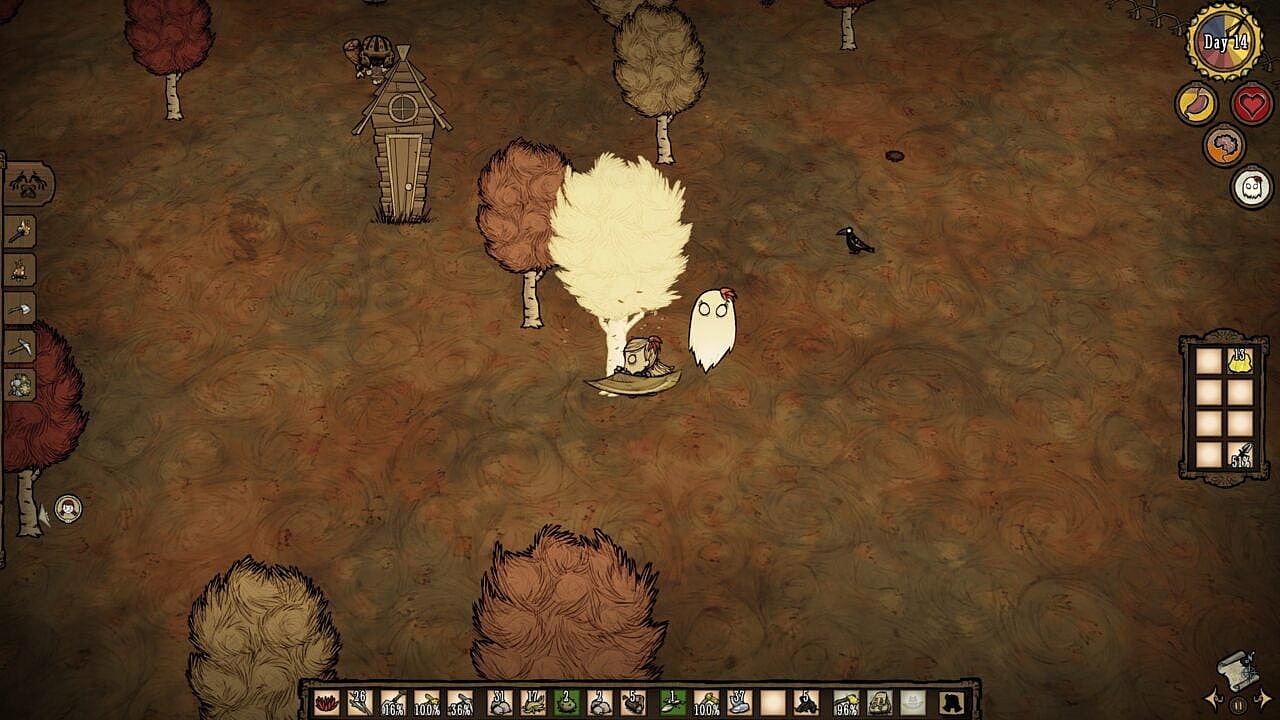Choose the cut grass stack of 17
Image resolution: width=1280 pixels, height=720 pixels.
[533, 702]
